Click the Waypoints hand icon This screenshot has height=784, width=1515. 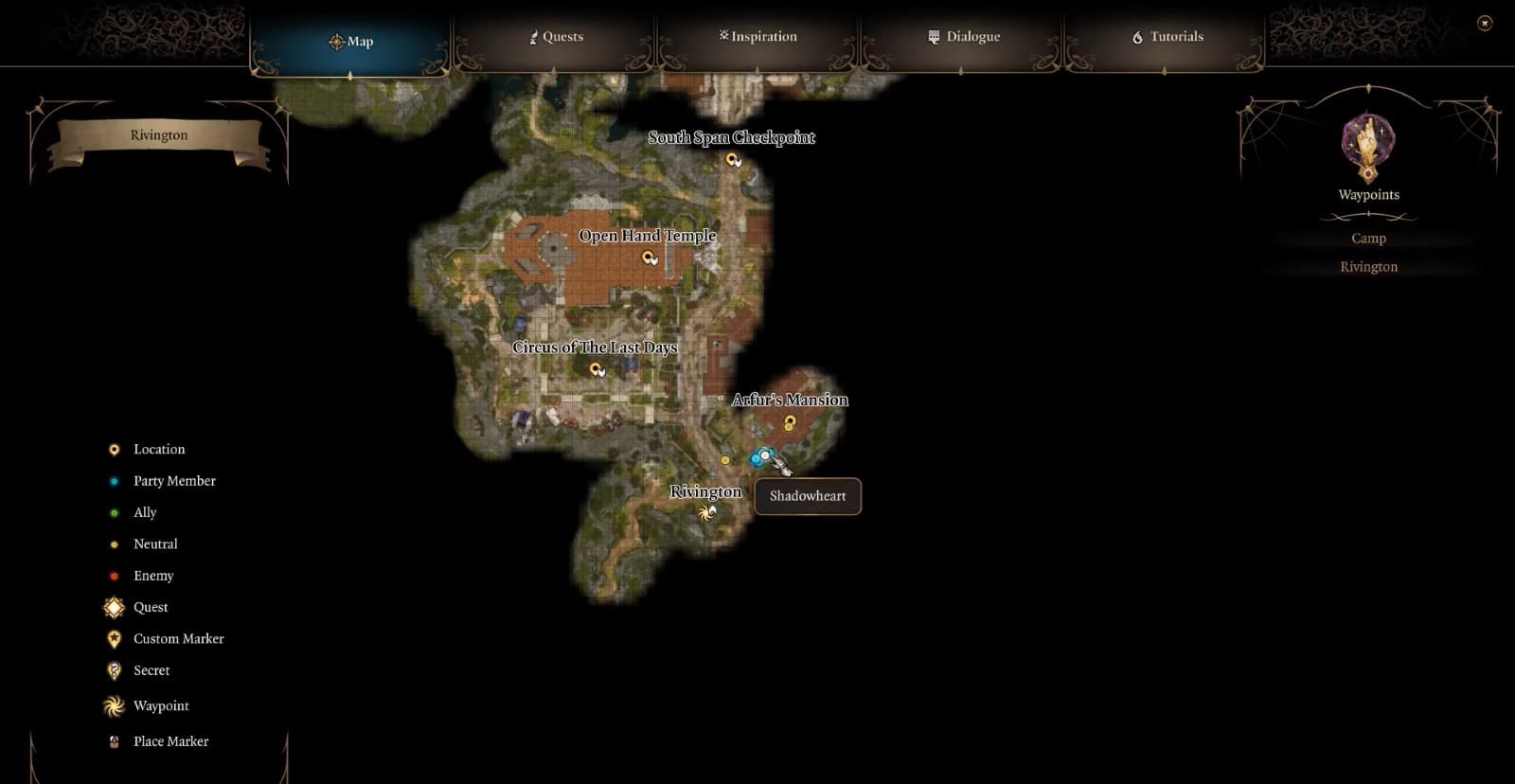point(1368,147)
